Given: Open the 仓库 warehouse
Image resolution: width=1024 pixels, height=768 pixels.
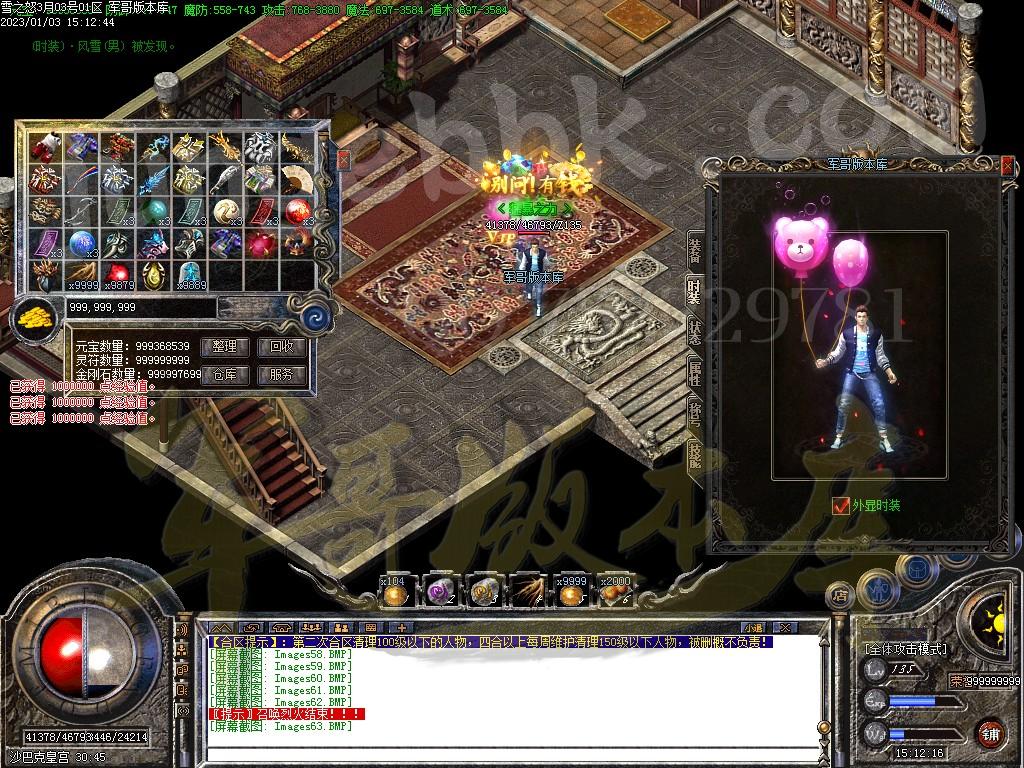Looking at the screenshot, I should (x=225, y=375).
